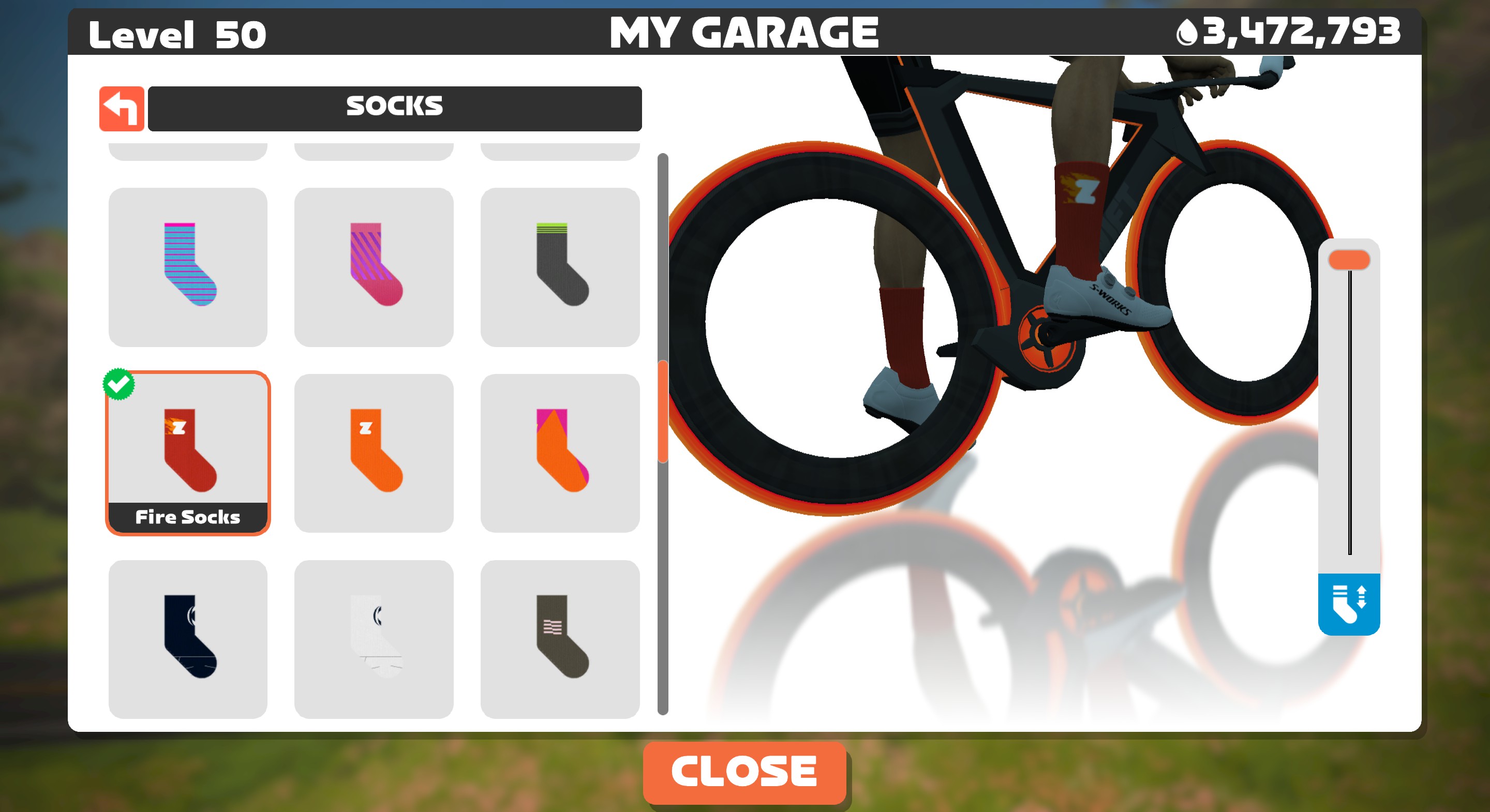Select the orange and pink geometric socks

(x=560, y=452)
